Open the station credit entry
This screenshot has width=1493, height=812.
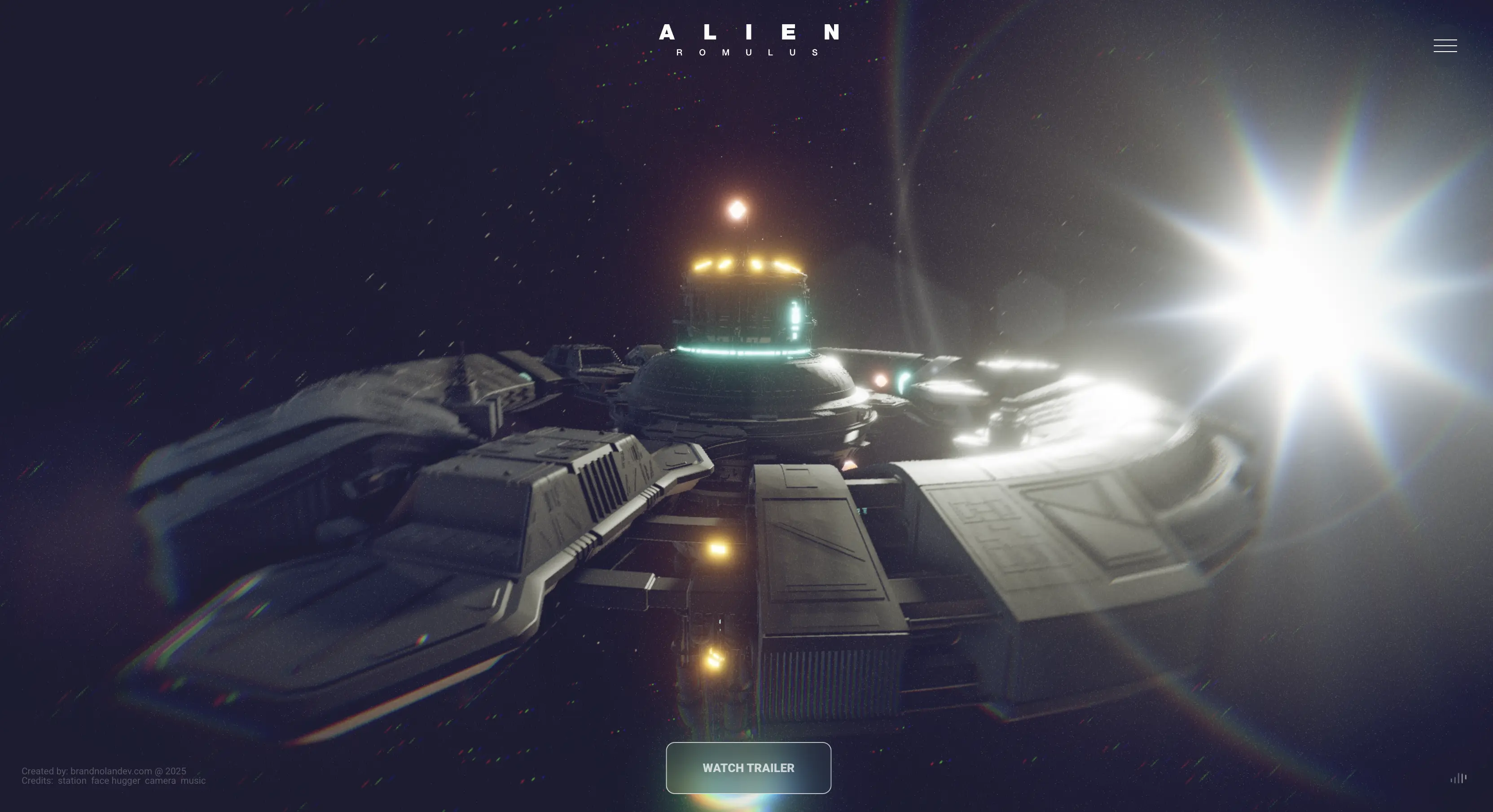(x=72, y=780)
